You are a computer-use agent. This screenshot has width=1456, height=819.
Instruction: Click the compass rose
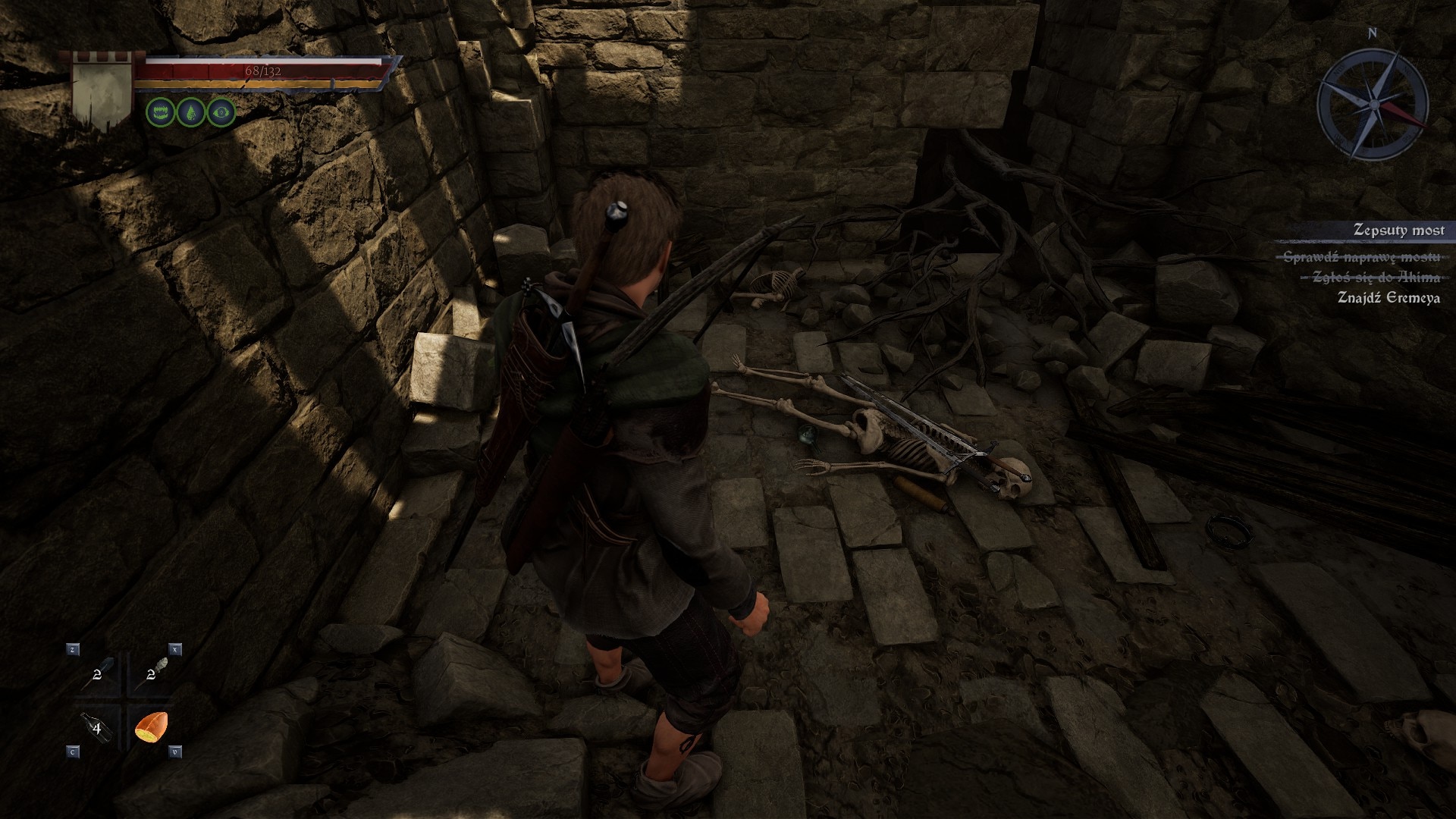coord(1373,103)
